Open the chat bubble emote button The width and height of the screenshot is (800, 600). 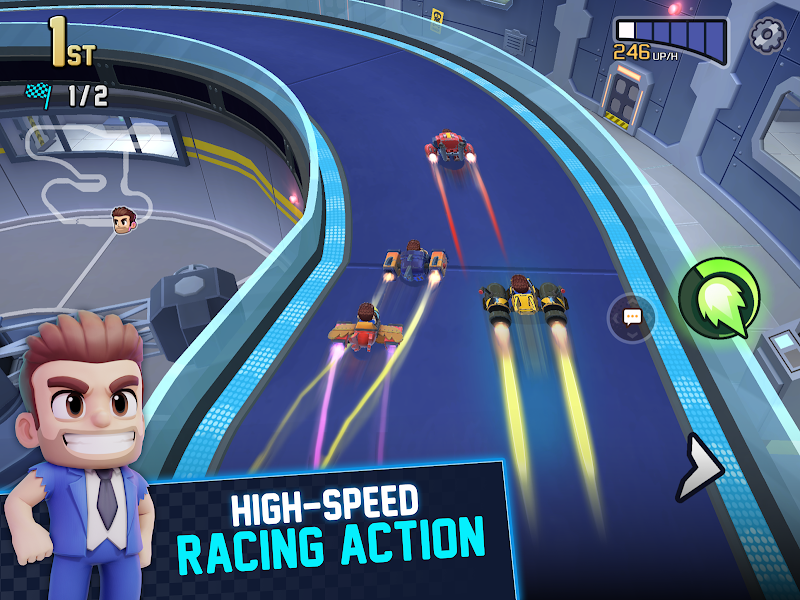click(x=632, y=317)
